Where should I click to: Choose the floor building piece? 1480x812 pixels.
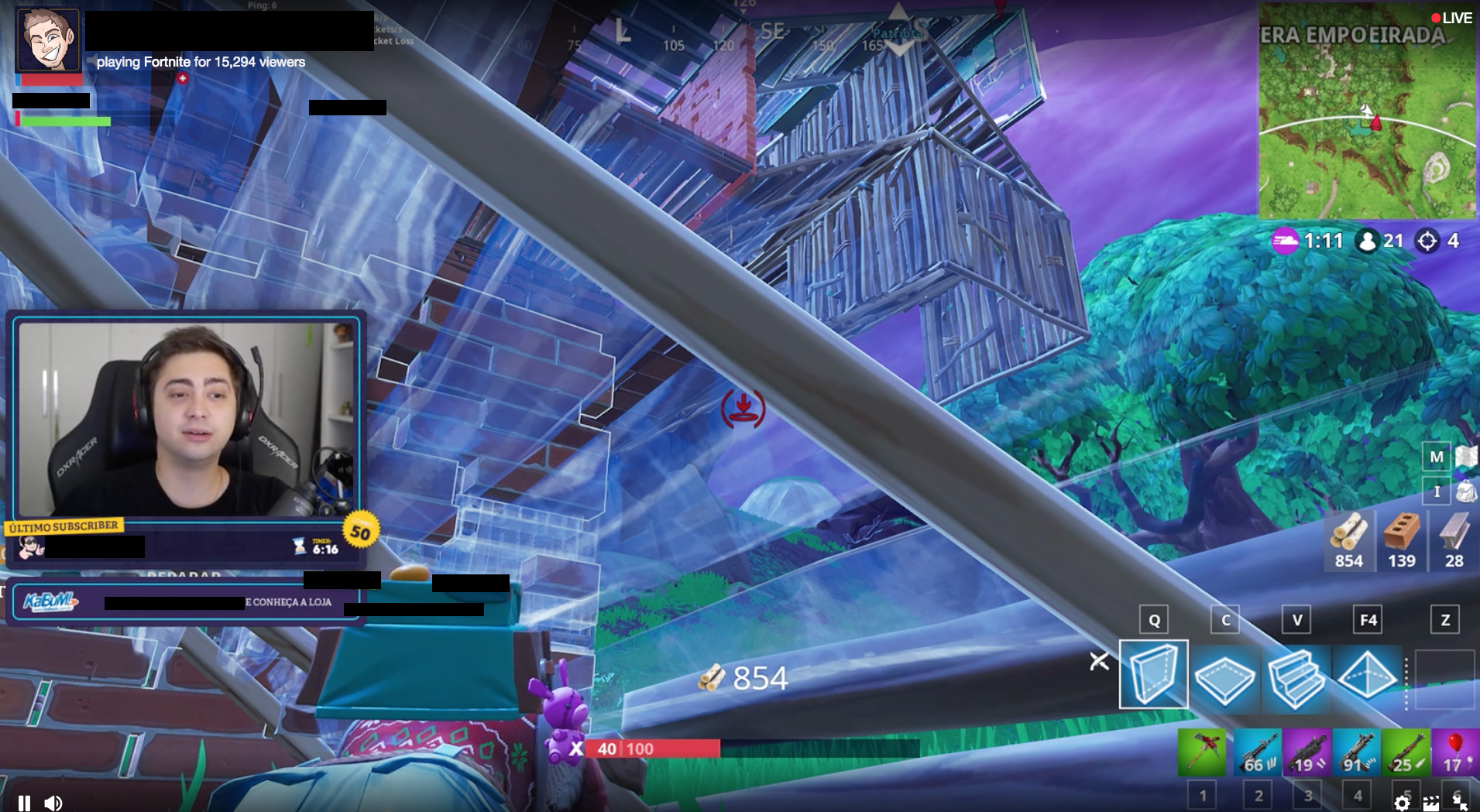point(1224,677)
